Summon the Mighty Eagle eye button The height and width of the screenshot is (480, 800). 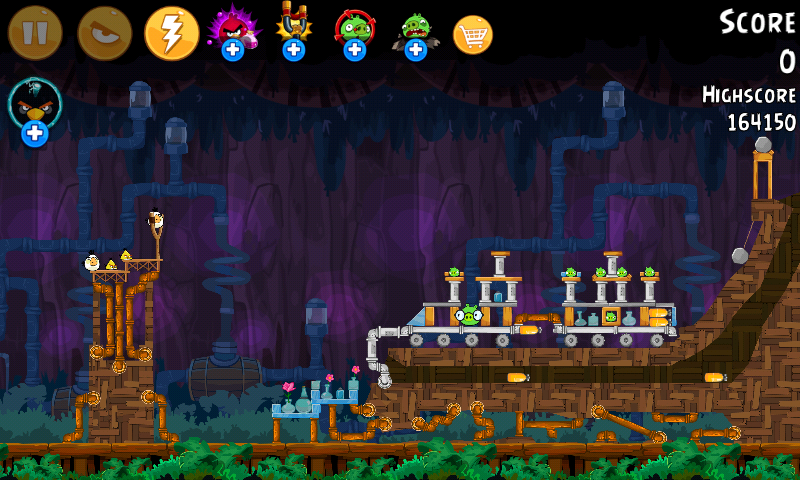click(105, 33)
